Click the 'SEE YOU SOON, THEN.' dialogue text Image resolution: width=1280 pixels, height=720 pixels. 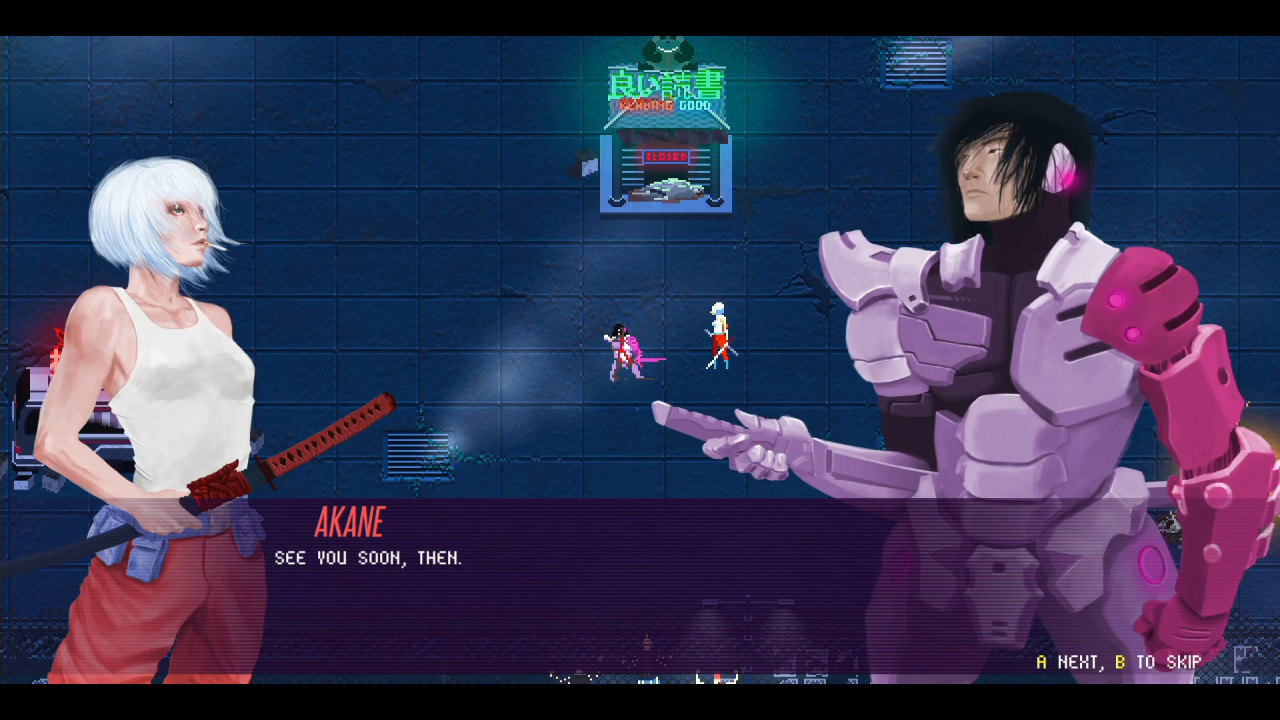(x=368, y=558)
